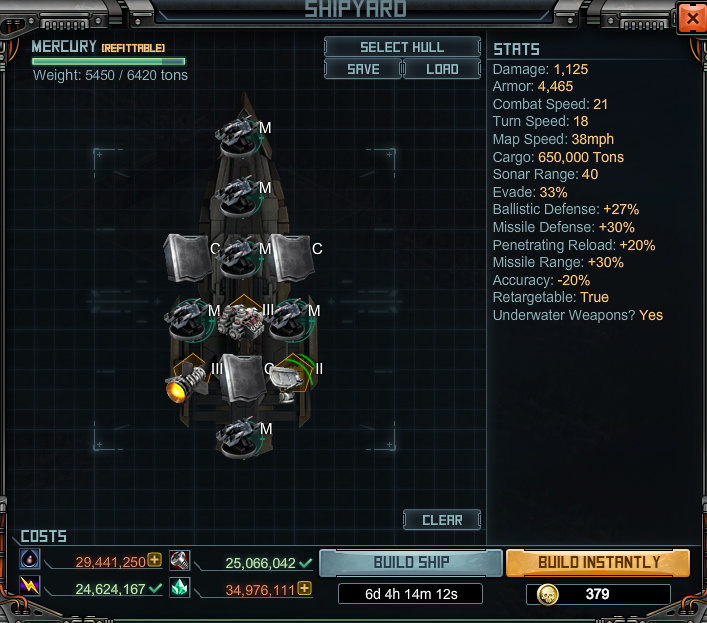Open the Select Hull menu

click(402, 47)
